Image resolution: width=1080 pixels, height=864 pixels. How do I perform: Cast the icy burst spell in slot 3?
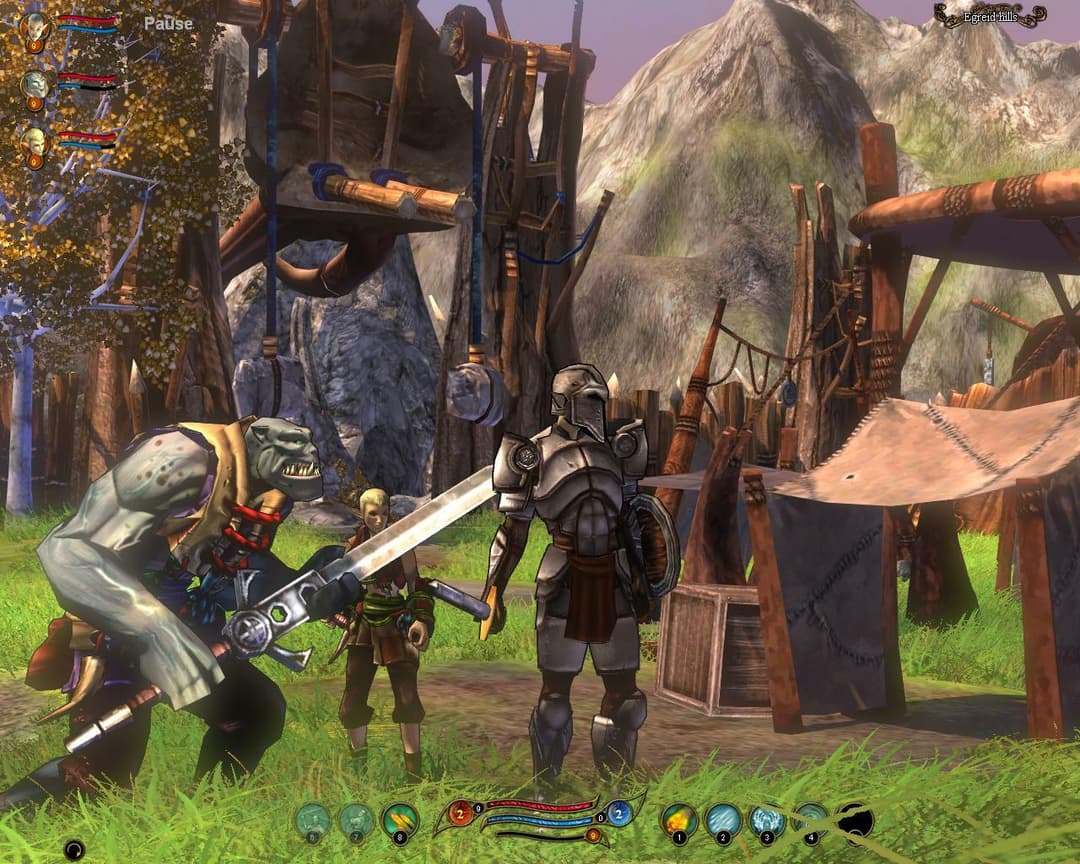pos(767,821)
